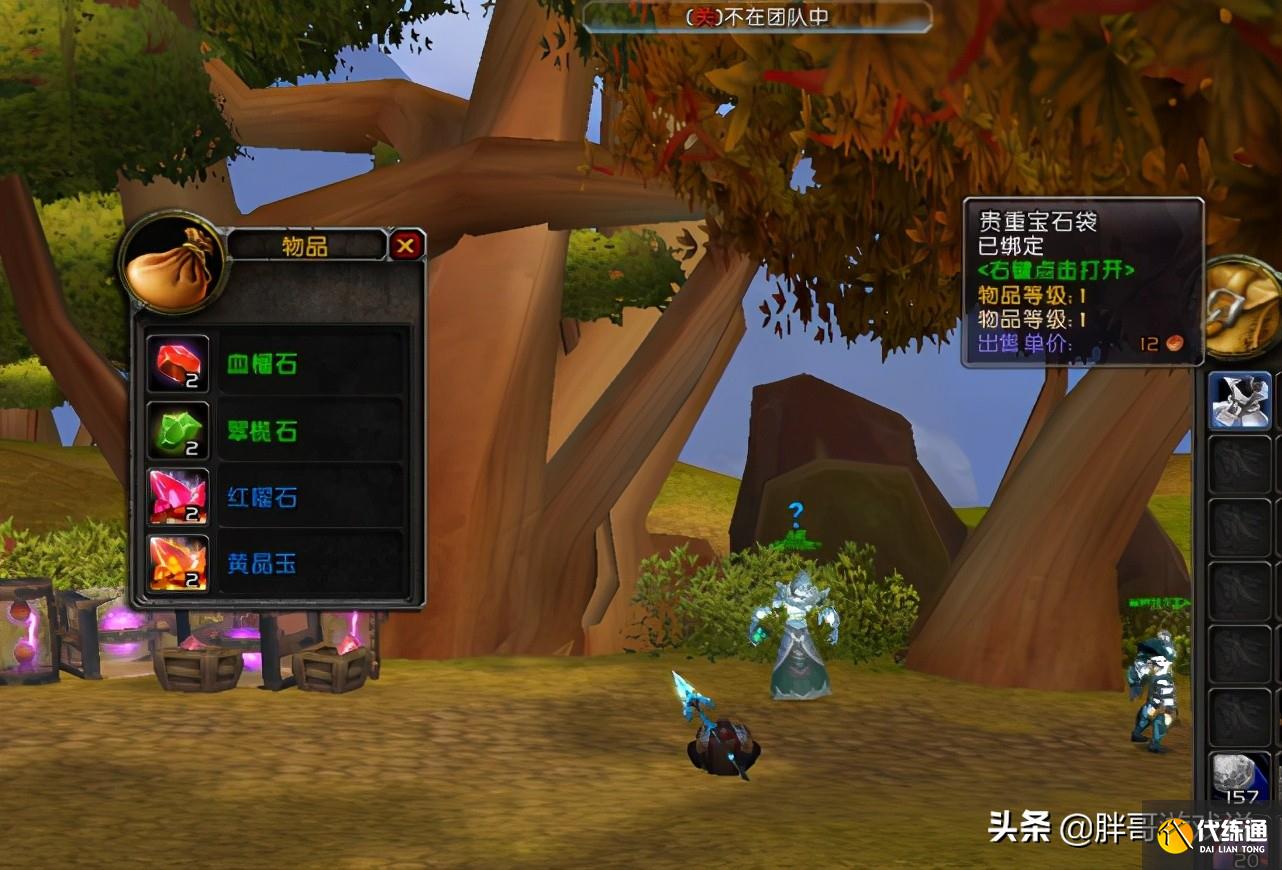Take the 黄晶玉 yellow gem icon
This screenshot has width=1282, height=870.
coord(178,565)
